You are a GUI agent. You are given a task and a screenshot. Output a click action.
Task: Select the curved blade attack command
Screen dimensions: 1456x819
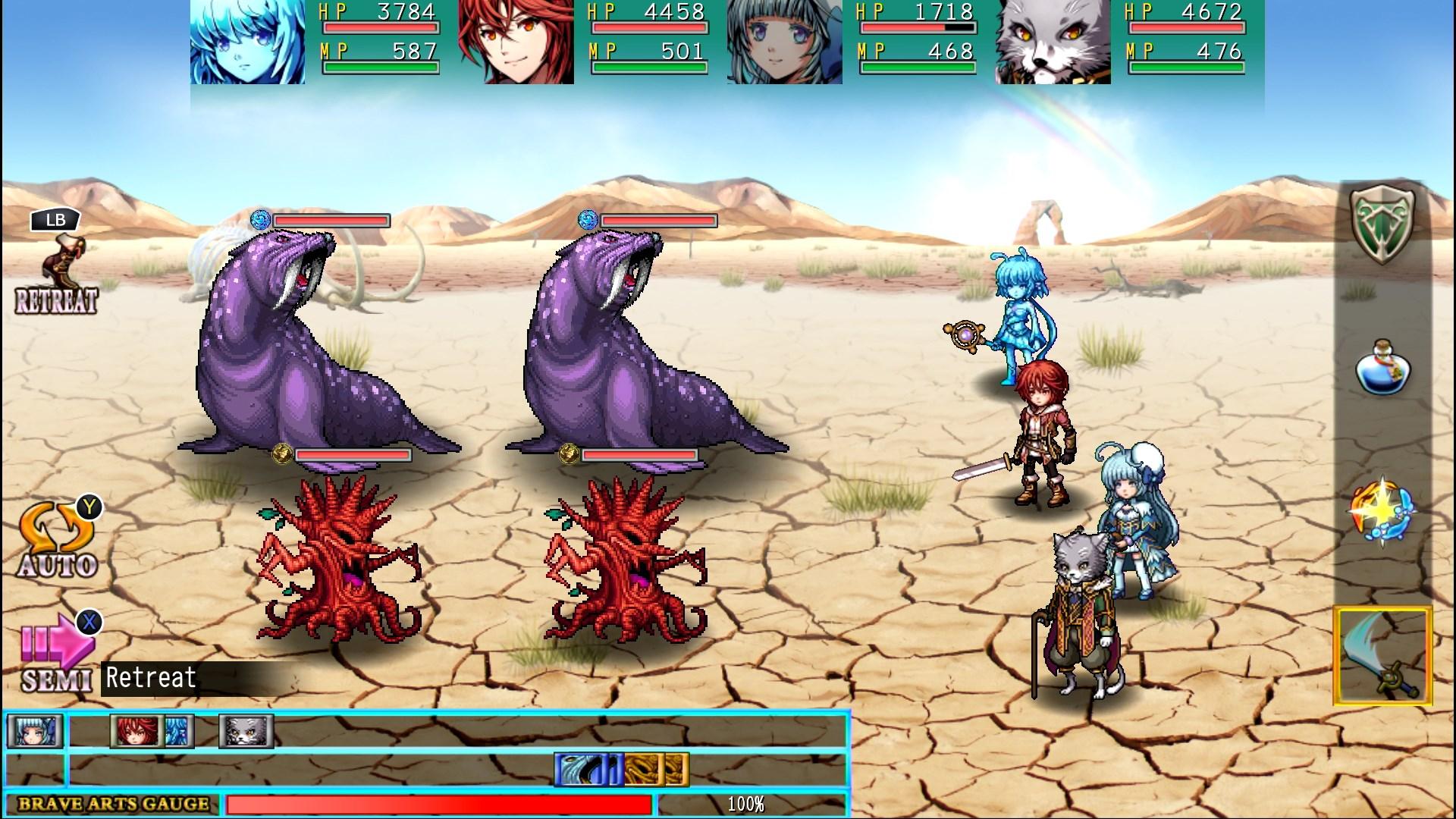click(1382, 657)
